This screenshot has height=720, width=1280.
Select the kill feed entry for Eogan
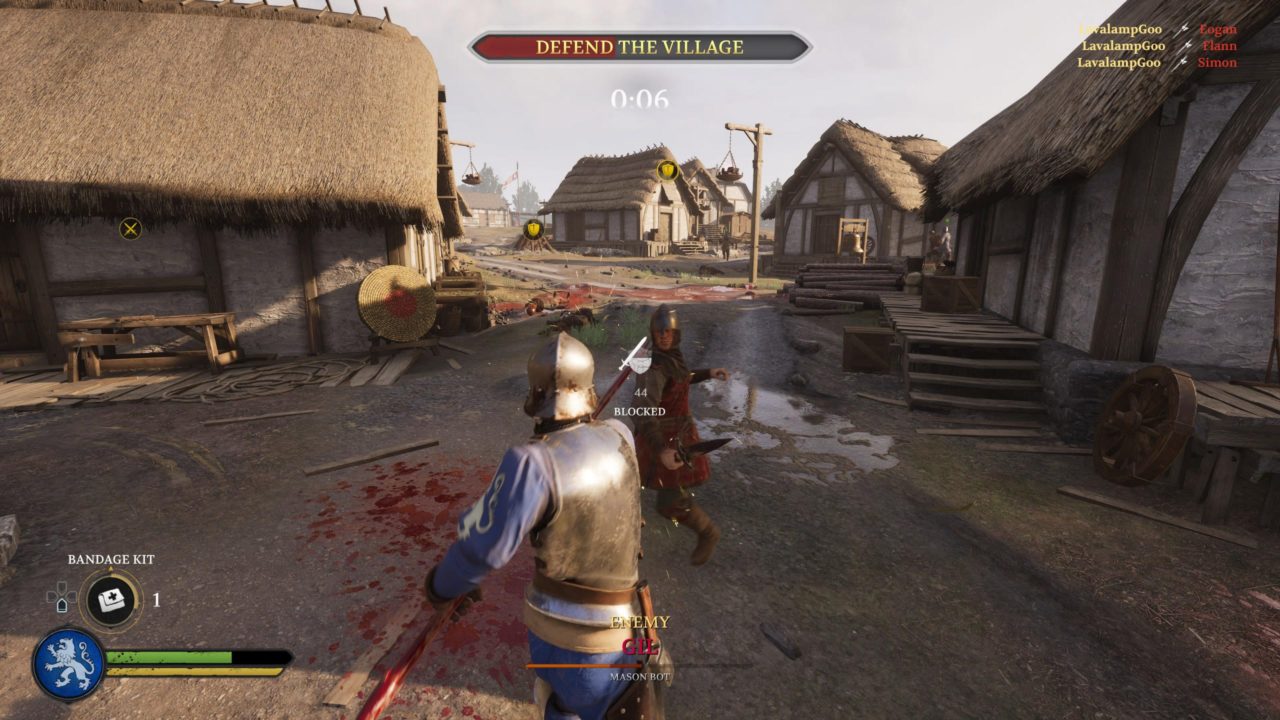[1157, 30]
